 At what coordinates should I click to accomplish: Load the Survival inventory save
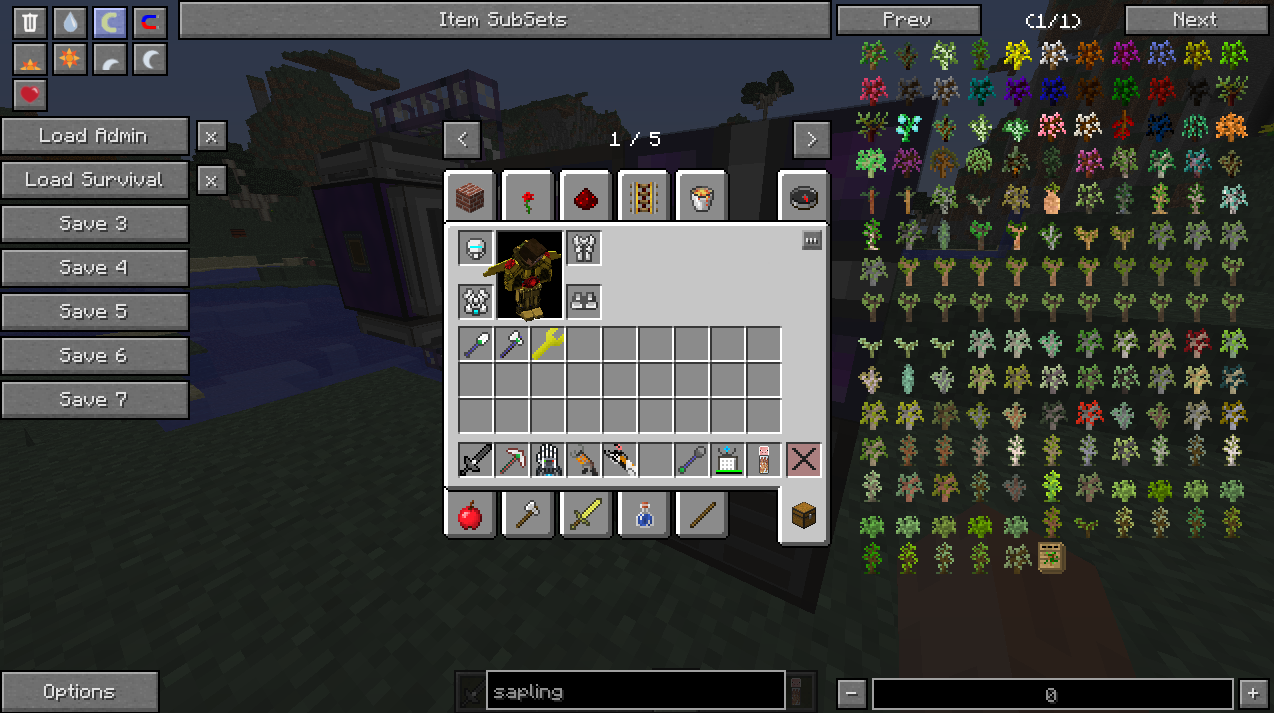[x=94, y=180]
